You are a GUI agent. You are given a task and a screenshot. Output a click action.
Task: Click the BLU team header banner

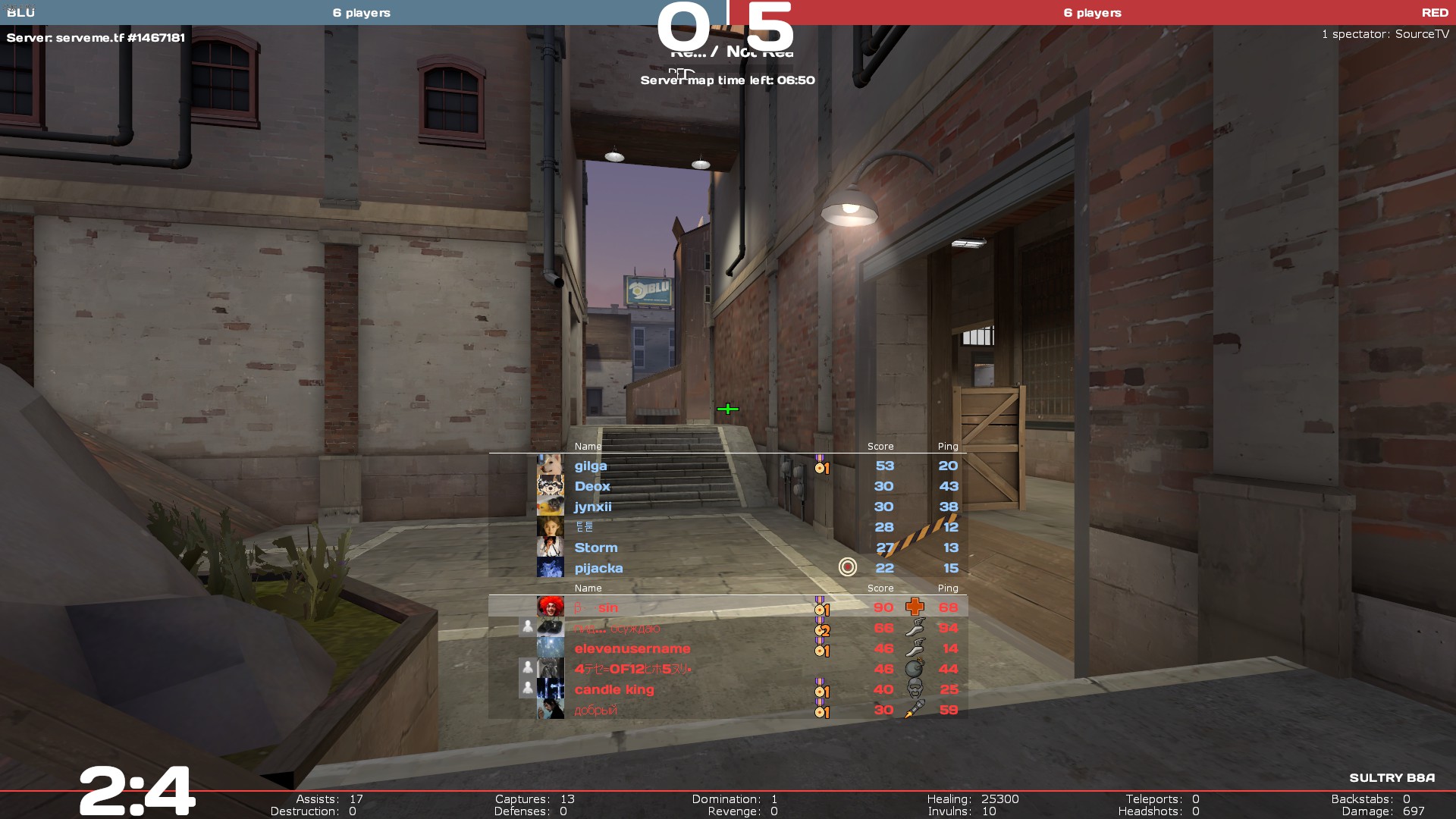pyautogui.click(x=361, y=13)
